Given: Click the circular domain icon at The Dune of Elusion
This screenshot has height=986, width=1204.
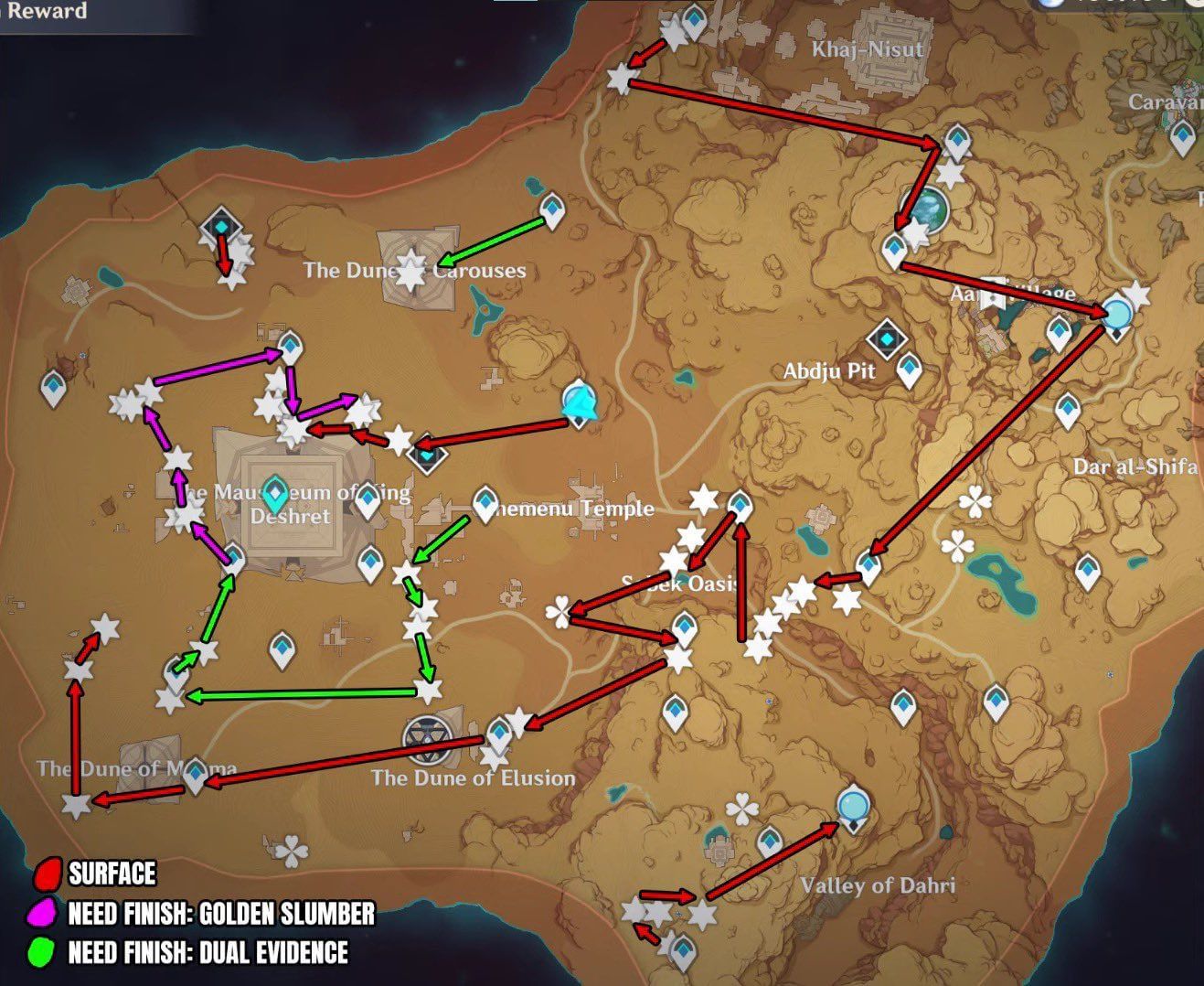Looking at the screenshot, I should click(x=425, y=736).
